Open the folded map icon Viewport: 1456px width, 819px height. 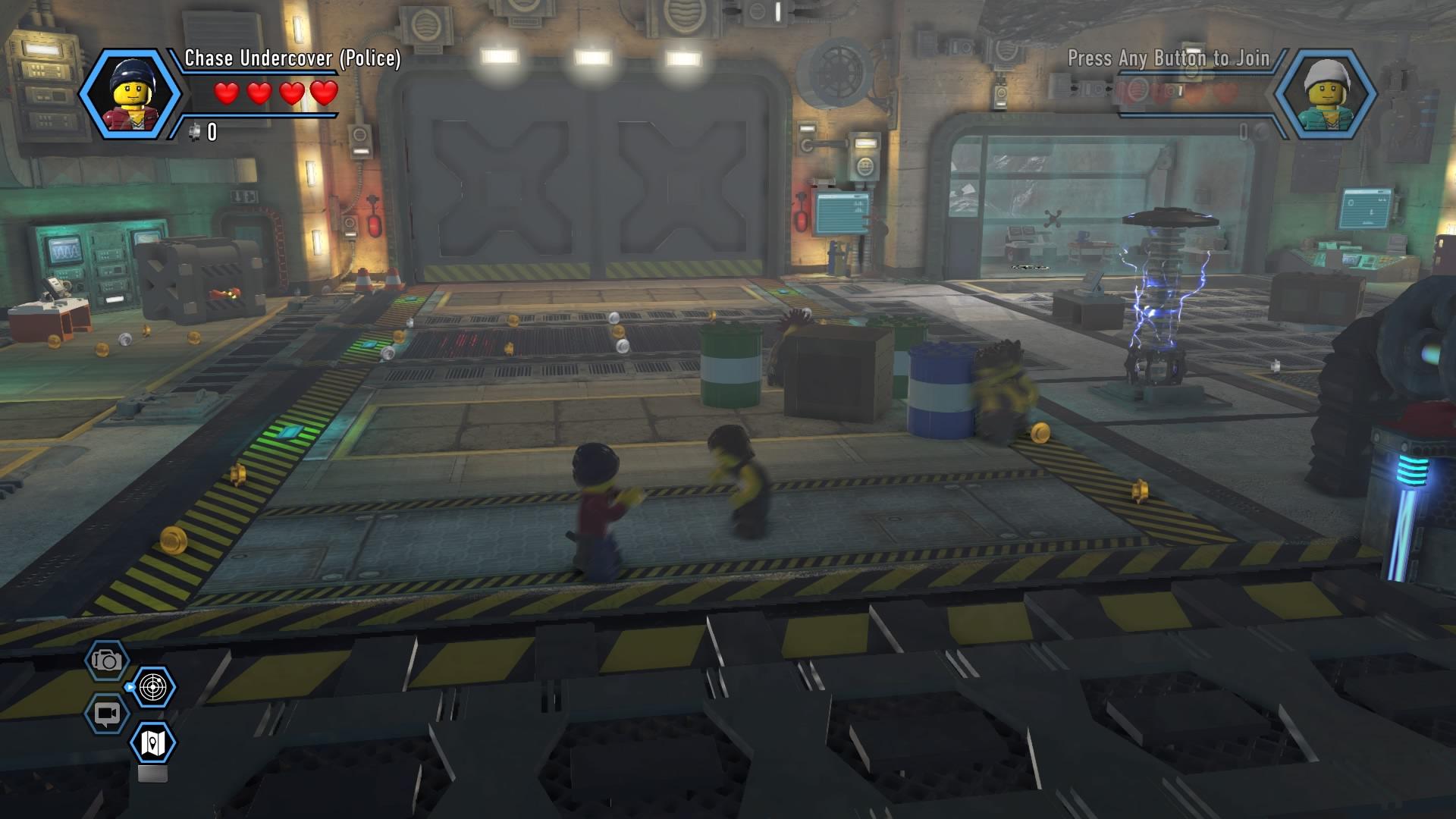coord(154,743)
